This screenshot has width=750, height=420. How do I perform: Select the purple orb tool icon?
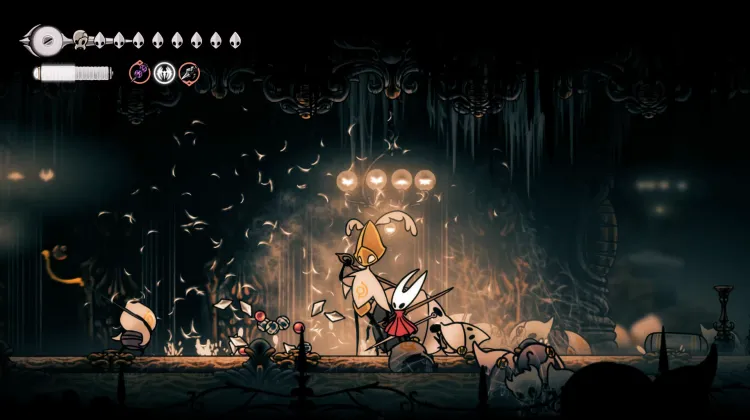pos(139,72)
